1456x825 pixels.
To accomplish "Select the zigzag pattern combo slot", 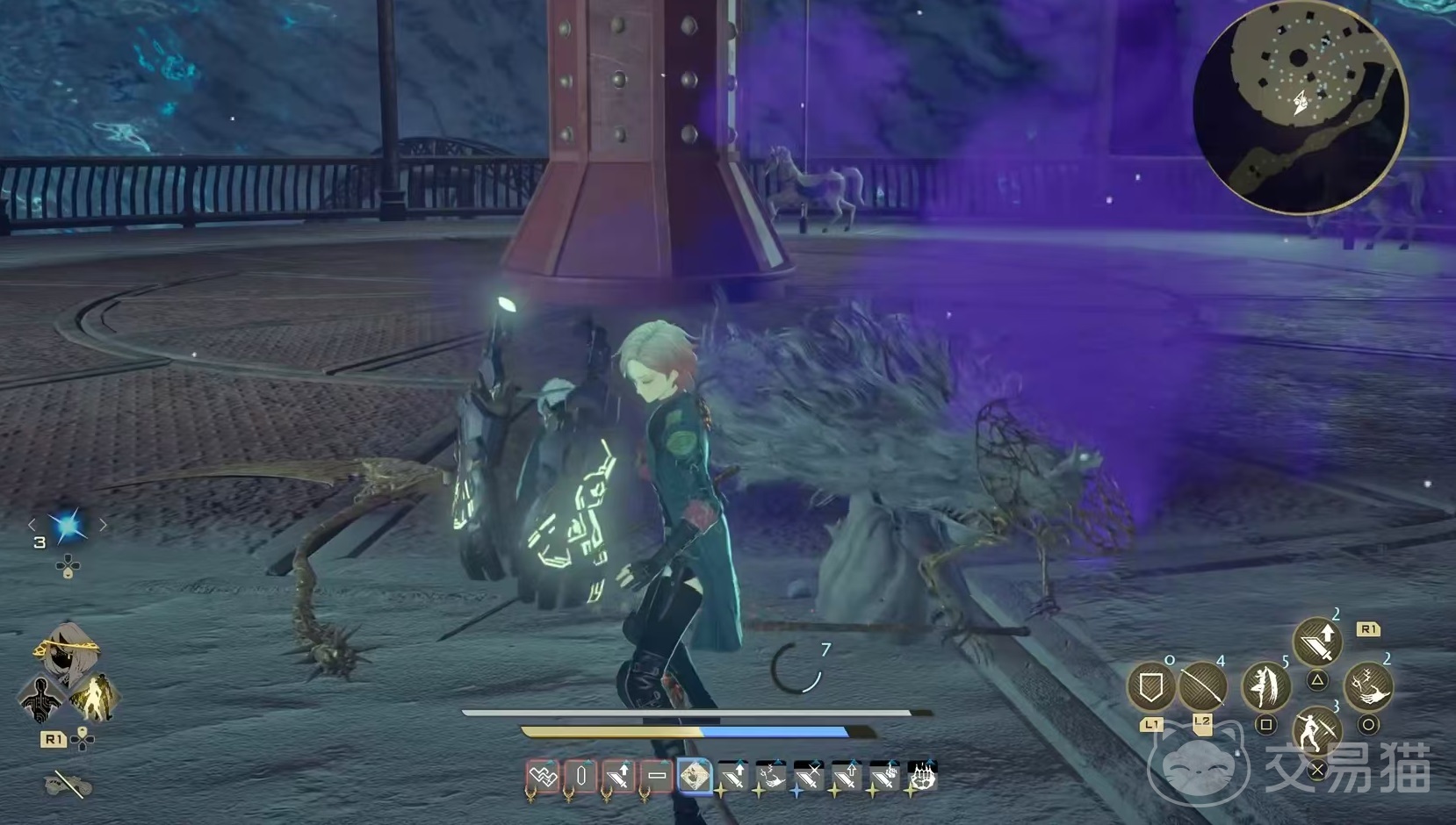I will coord(543,777).
